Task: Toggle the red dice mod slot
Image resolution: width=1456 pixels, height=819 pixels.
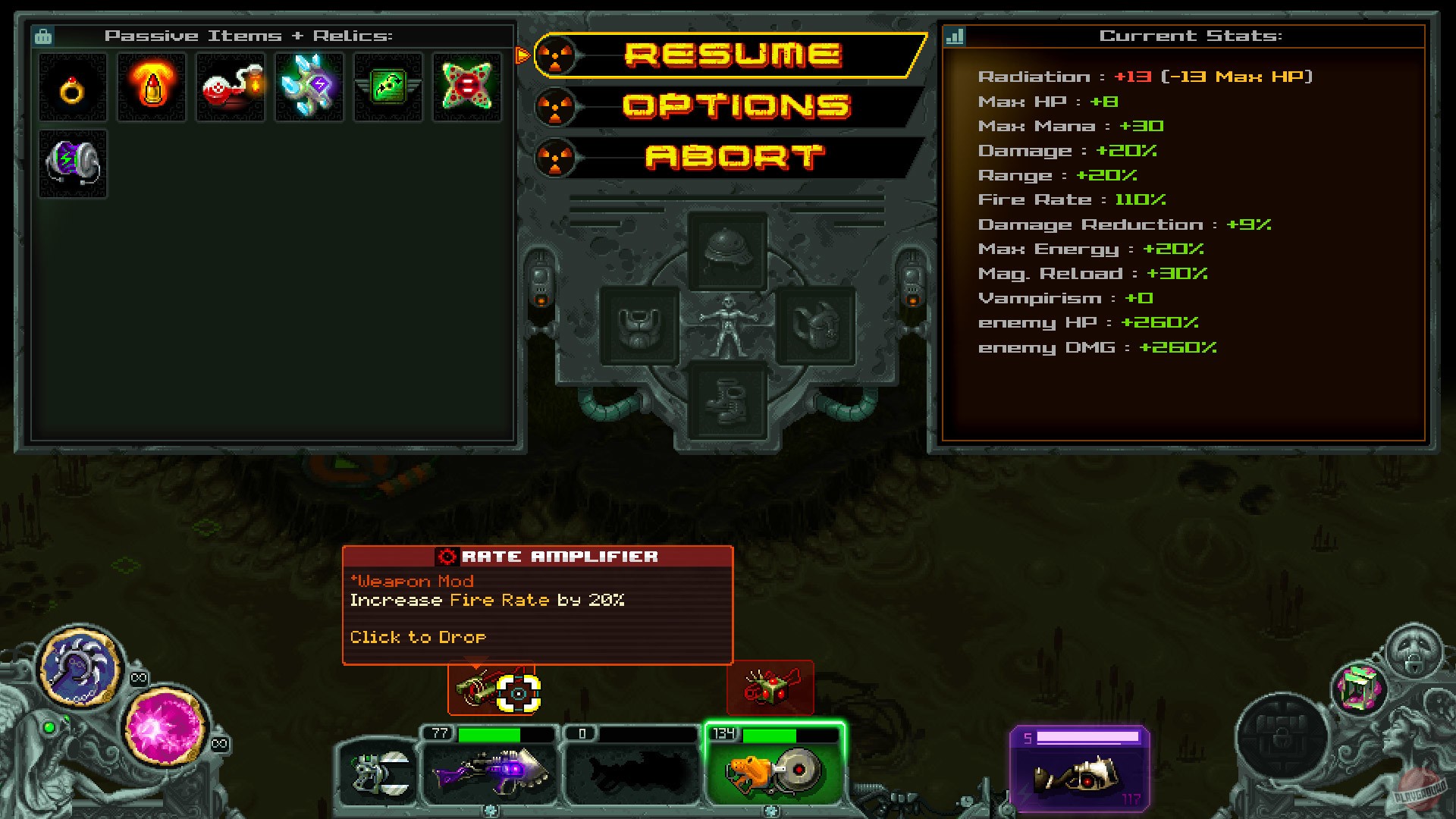Action: [x=771, y=688]
